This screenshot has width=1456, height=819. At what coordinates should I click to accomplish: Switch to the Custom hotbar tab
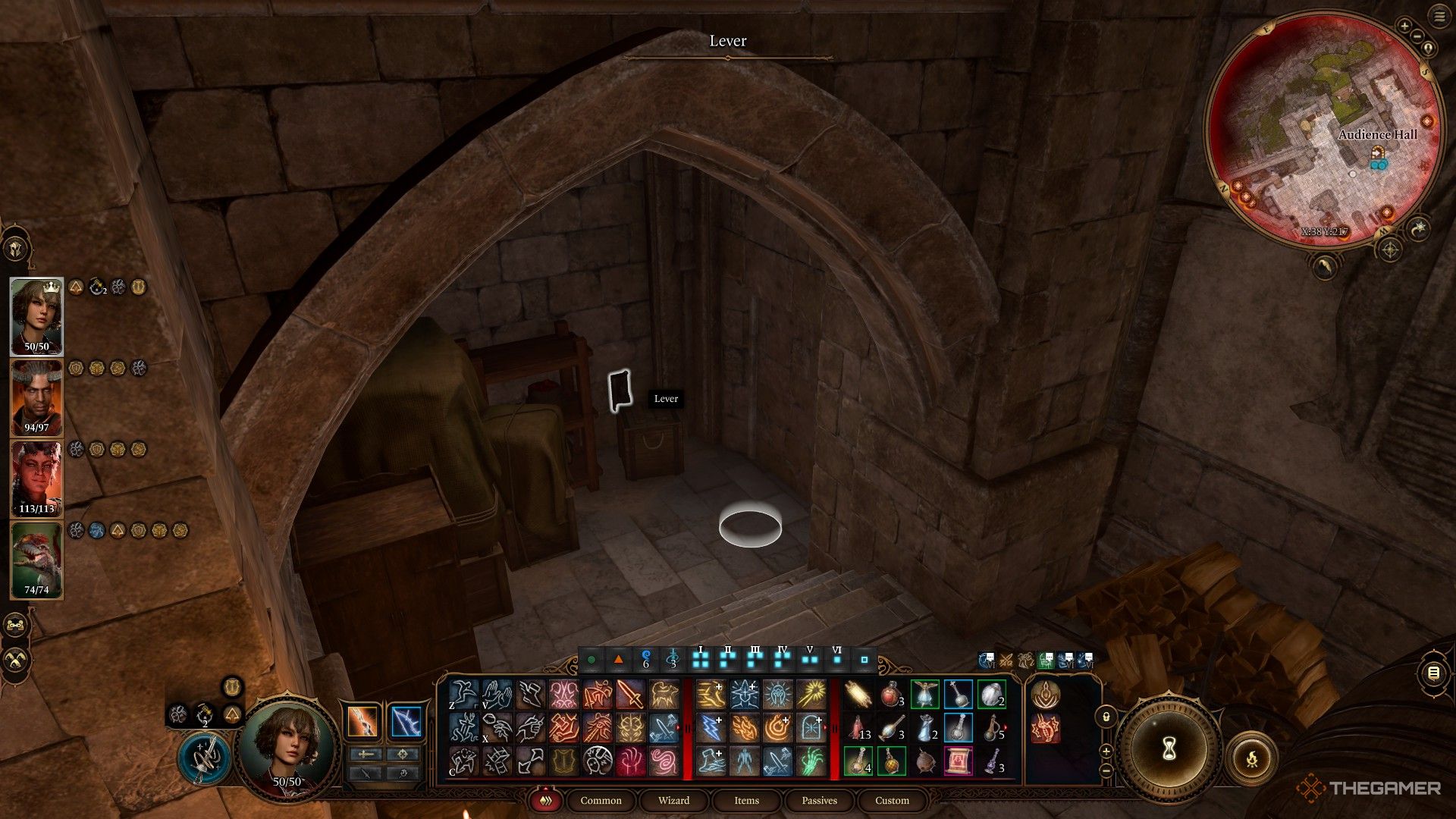point(892,801)
